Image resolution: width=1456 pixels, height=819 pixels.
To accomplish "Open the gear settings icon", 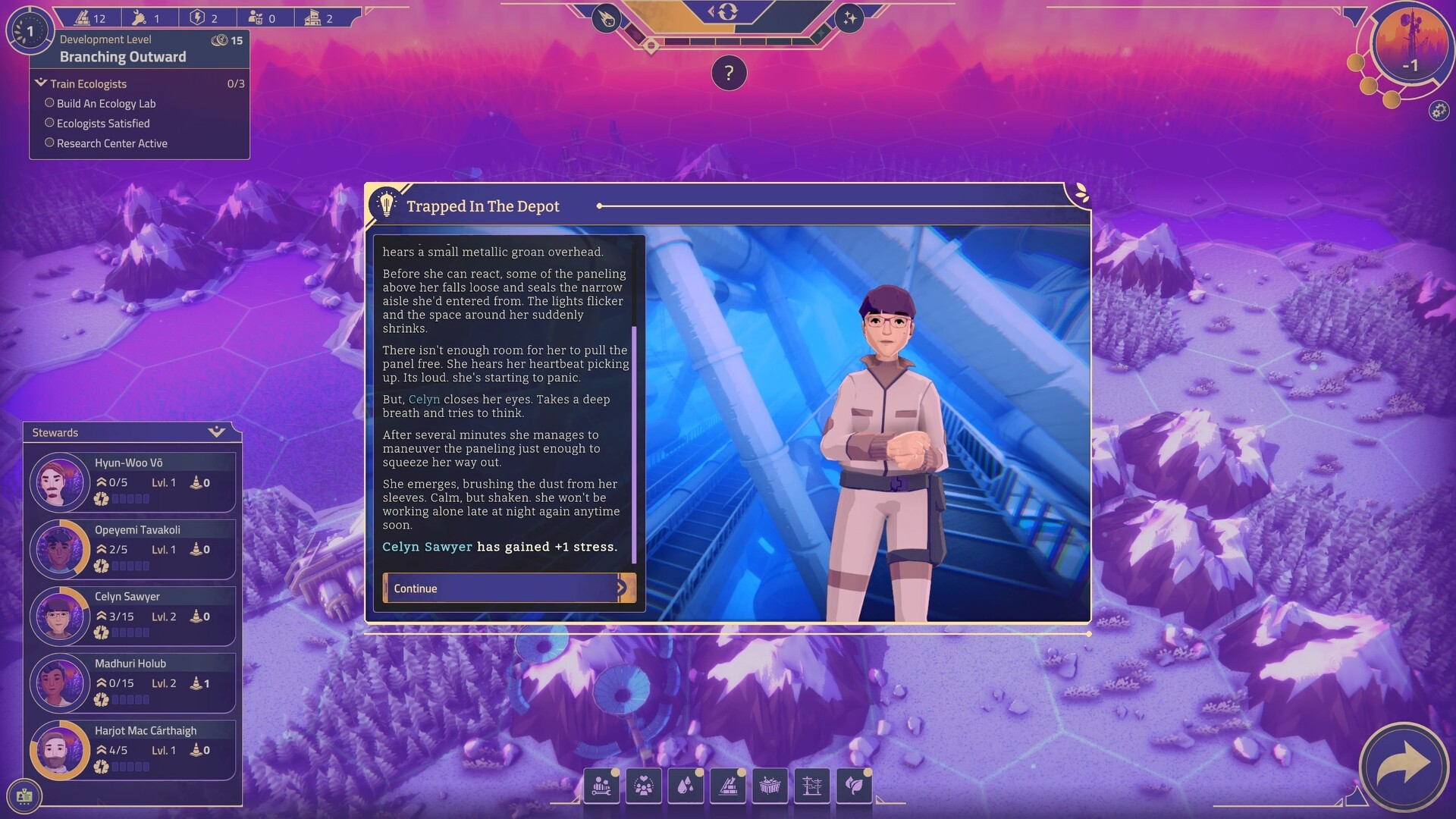I will 1439,111.
